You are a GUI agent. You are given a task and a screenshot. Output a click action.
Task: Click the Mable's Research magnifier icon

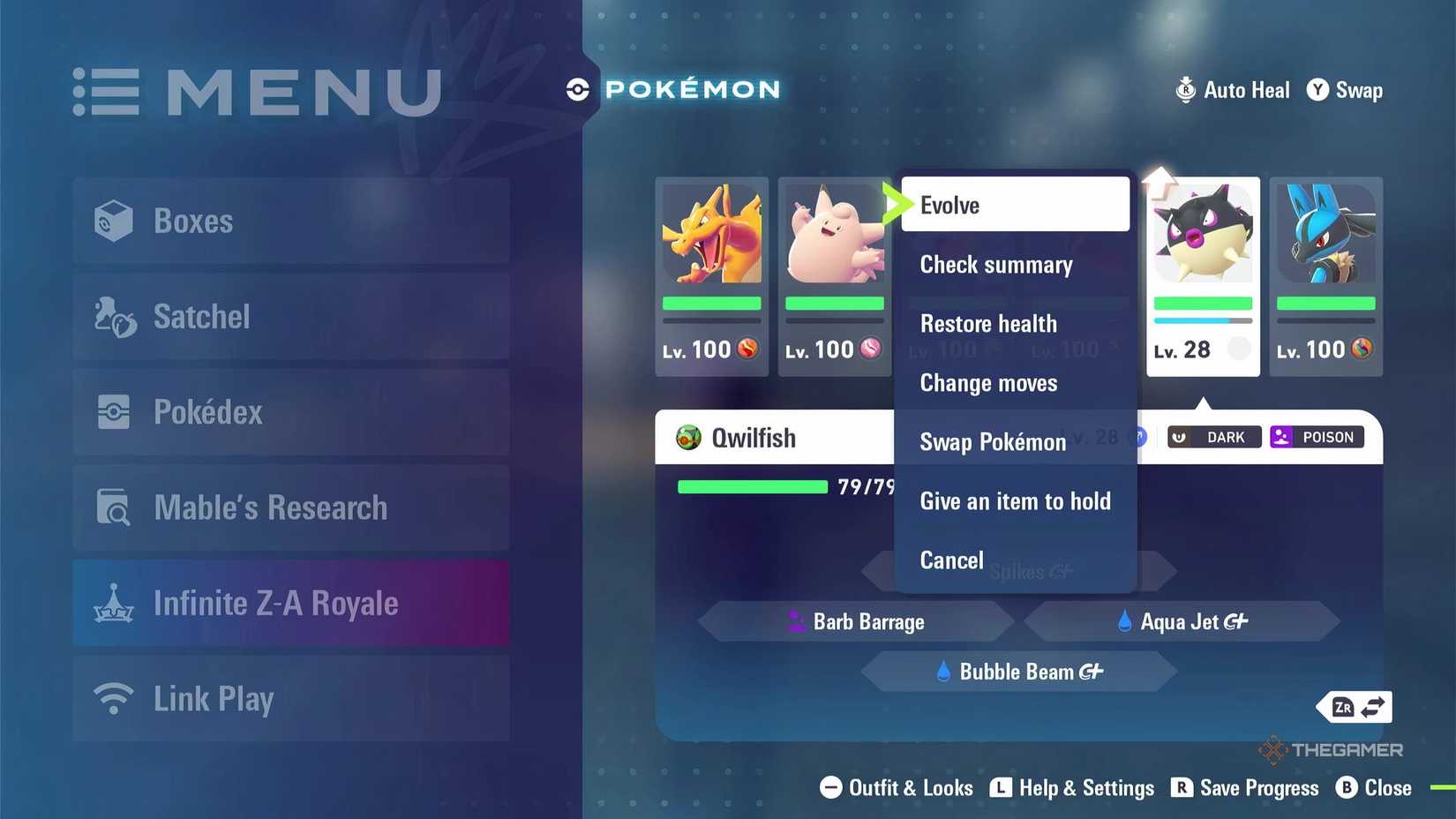click(113, 507)
